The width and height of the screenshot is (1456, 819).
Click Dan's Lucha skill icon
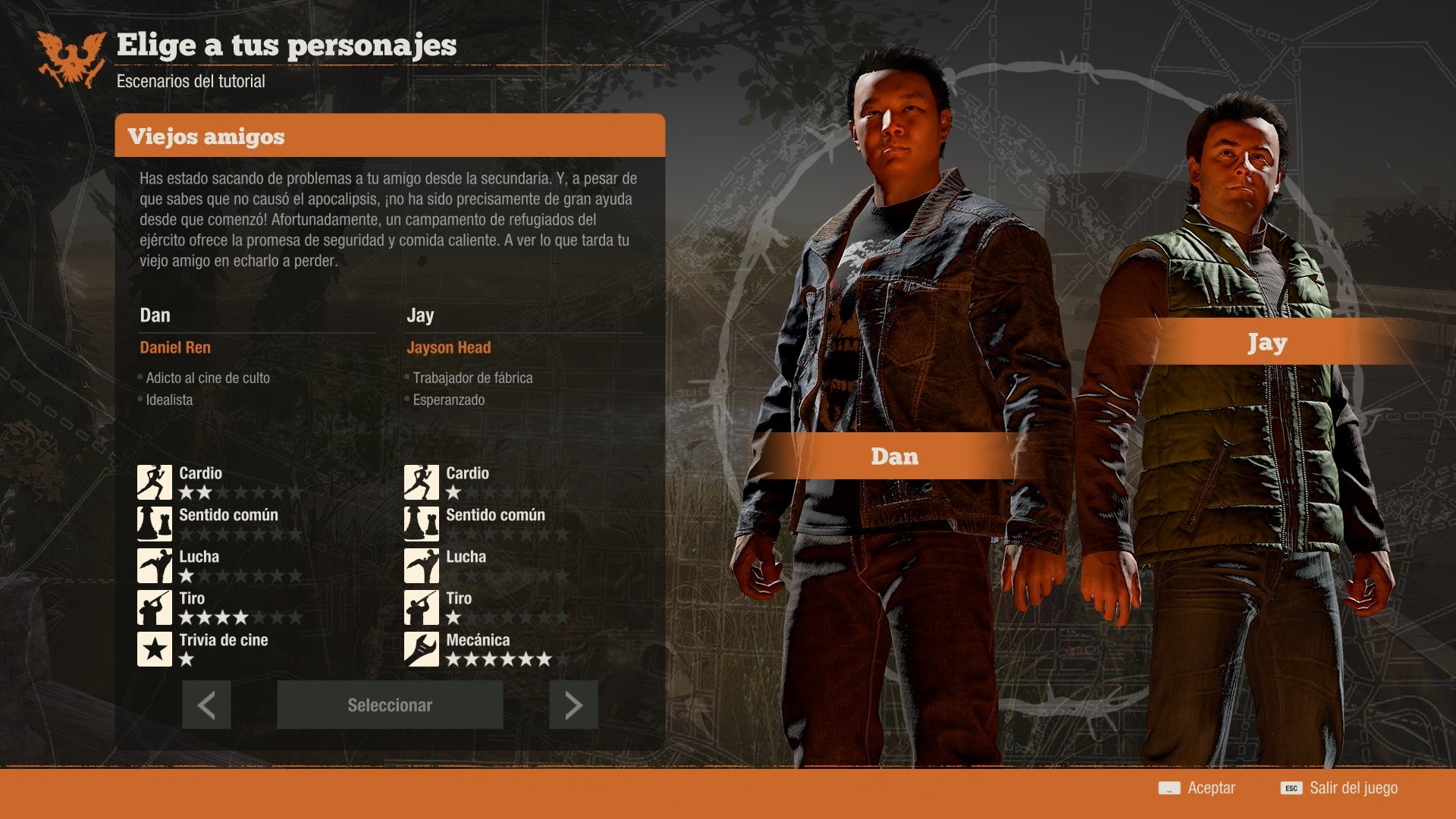click(x=155, y=564)
